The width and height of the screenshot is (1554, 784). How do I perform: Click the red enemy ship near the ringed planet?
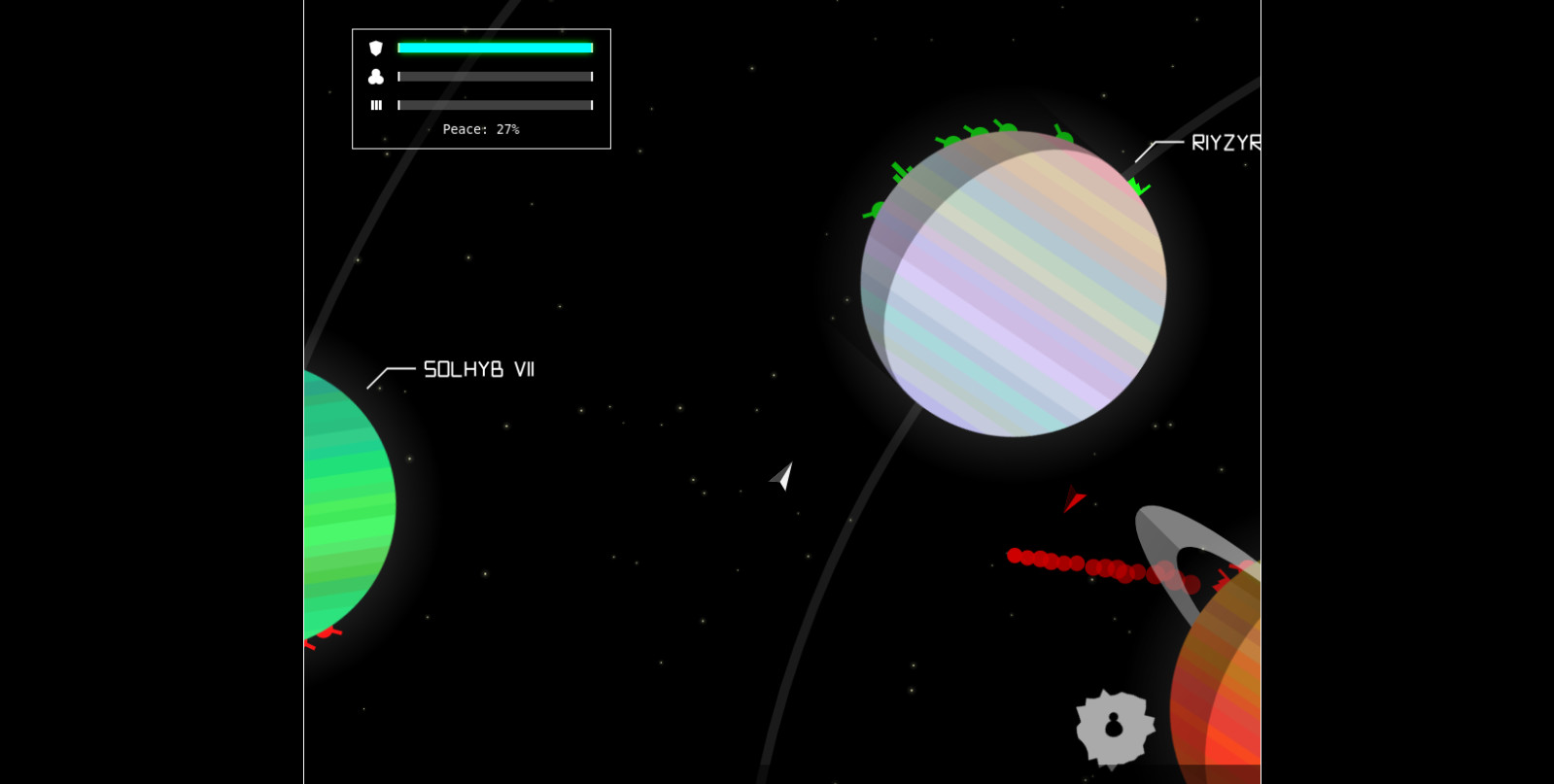coord(1075,499)
